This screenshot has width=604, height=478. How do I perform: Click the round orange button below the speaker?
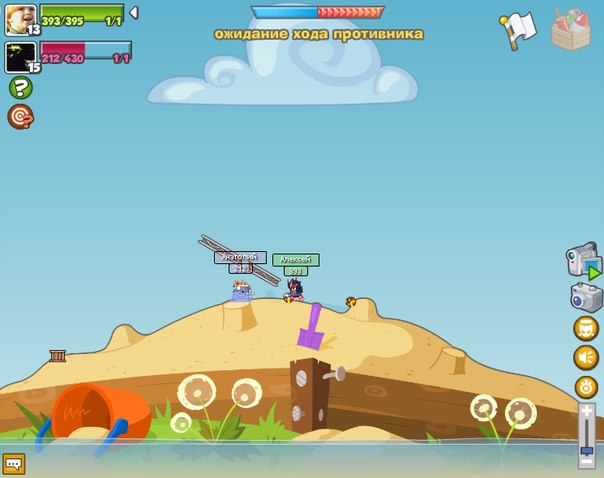click(x=586, y=387)
